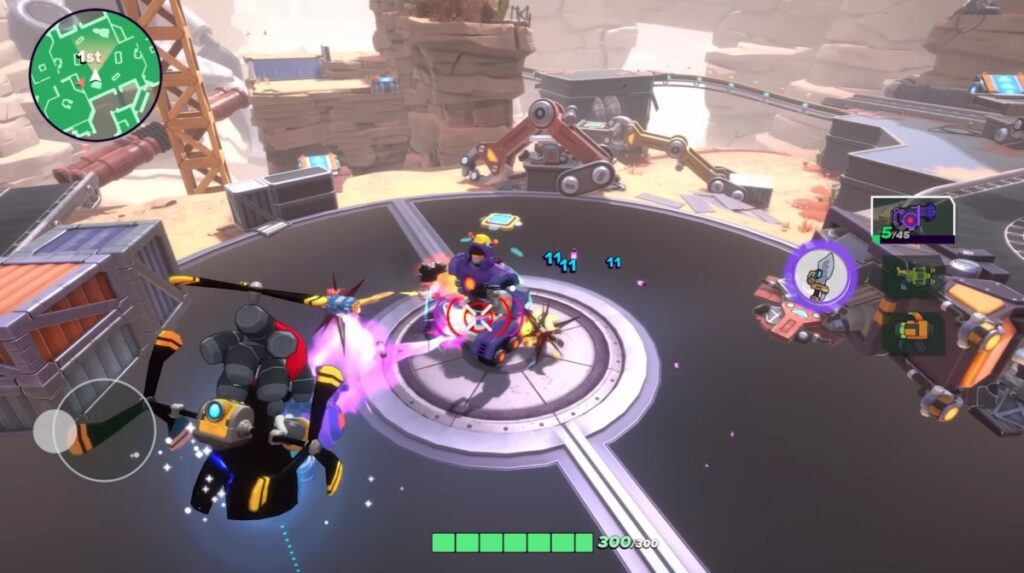Activate the sword melee ability button
The width and height of the screenshot is (1024, 573).
click(820, 275)
